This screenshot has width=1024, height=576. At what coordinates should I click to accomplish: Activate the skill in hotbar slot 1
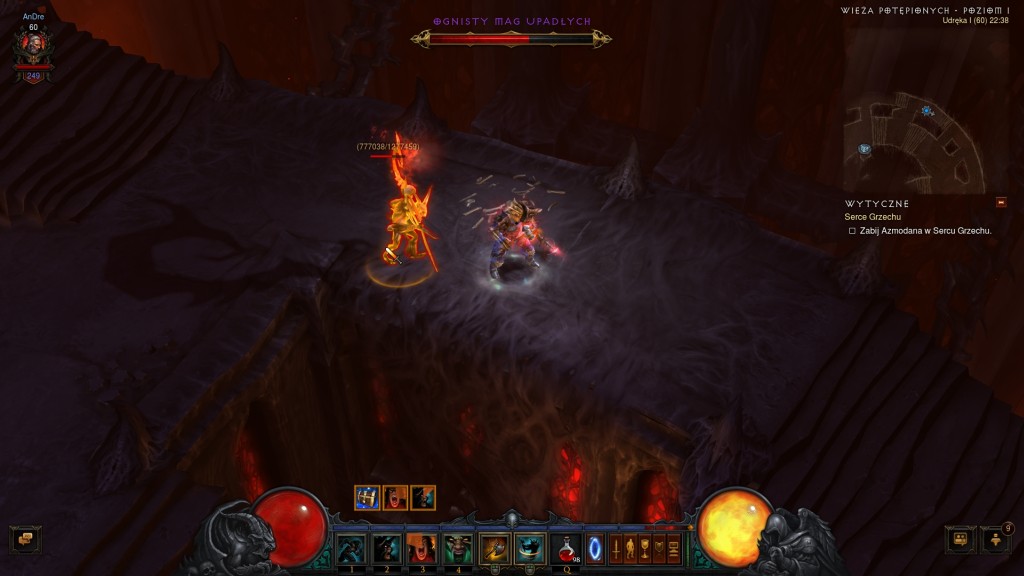351,548
